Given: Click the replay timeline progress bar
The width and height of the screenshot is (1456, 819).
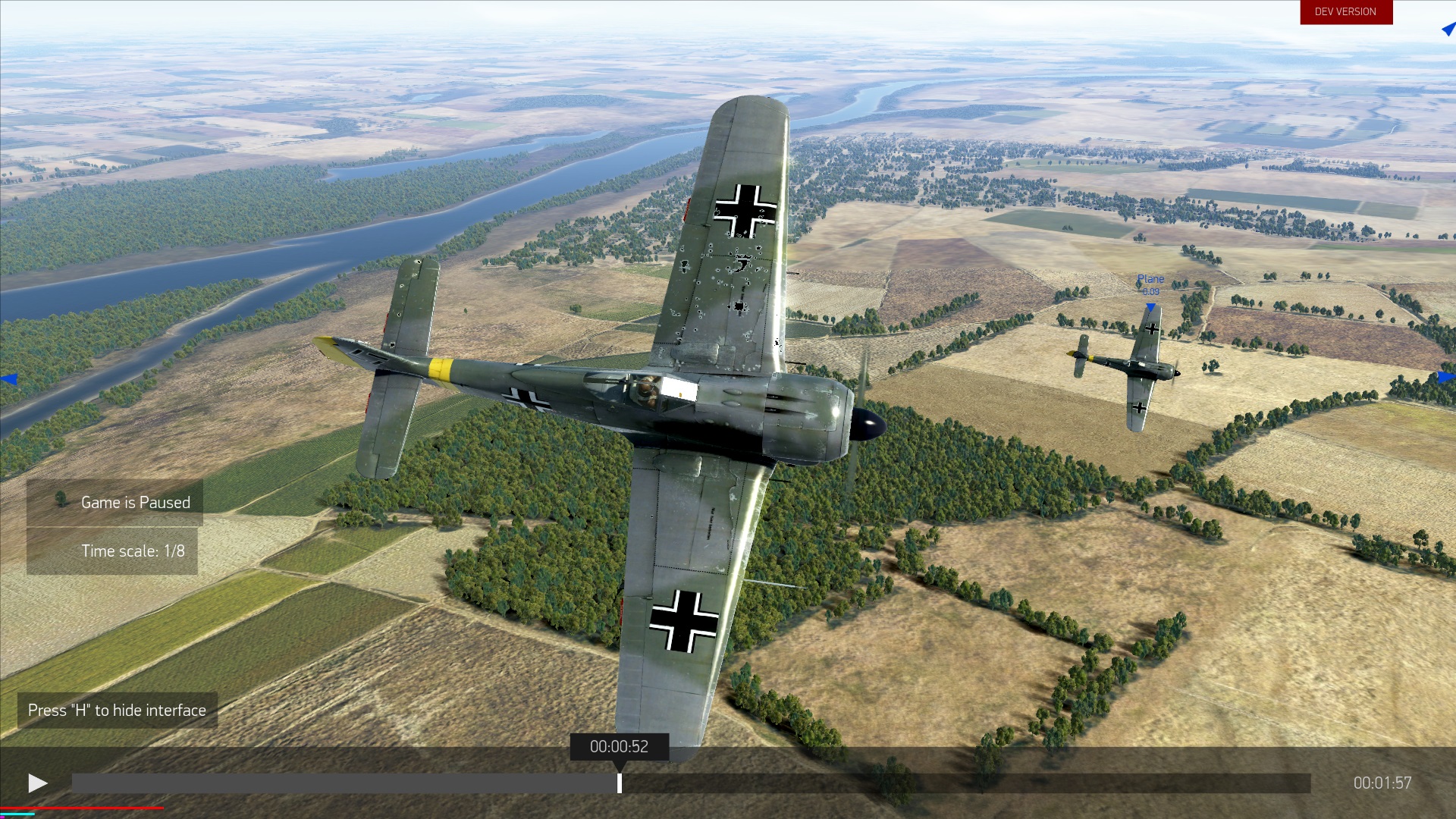Looking at the screenshot, I should pyautogui.click(x=910, y=783).
